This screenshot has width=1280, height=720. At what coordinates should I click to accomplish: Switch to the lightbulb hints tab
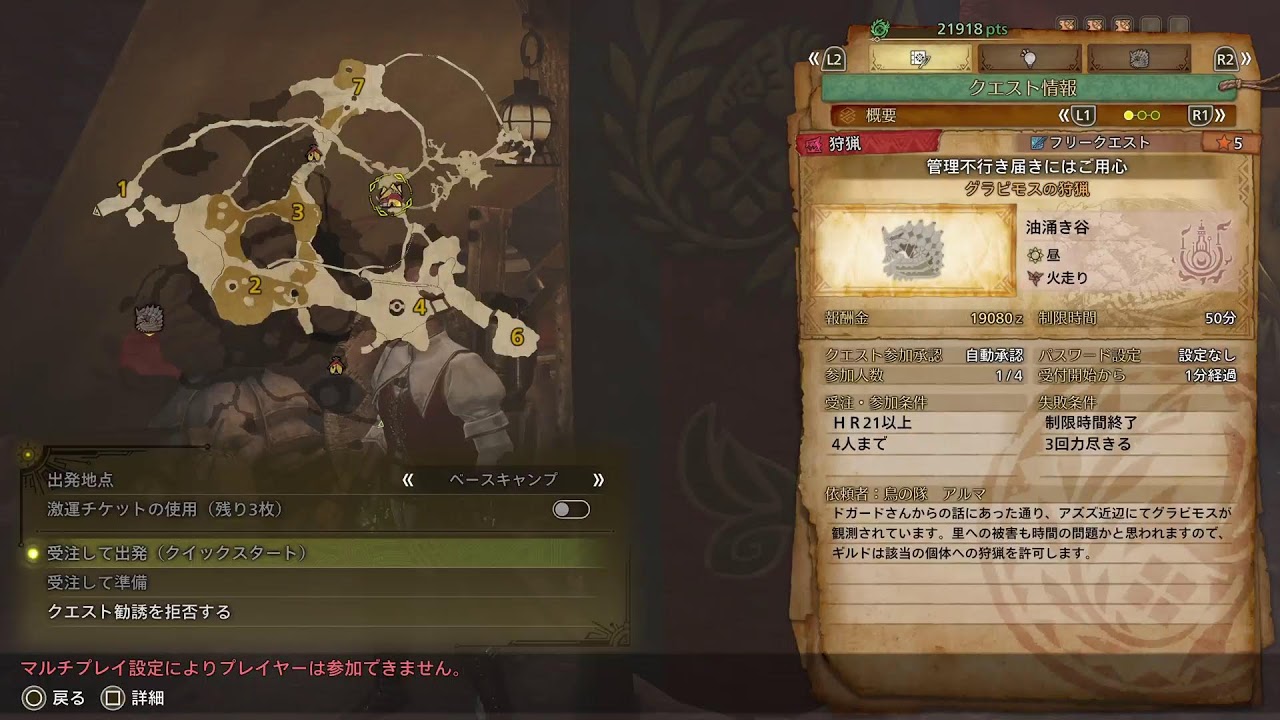tap(1029, 59)
